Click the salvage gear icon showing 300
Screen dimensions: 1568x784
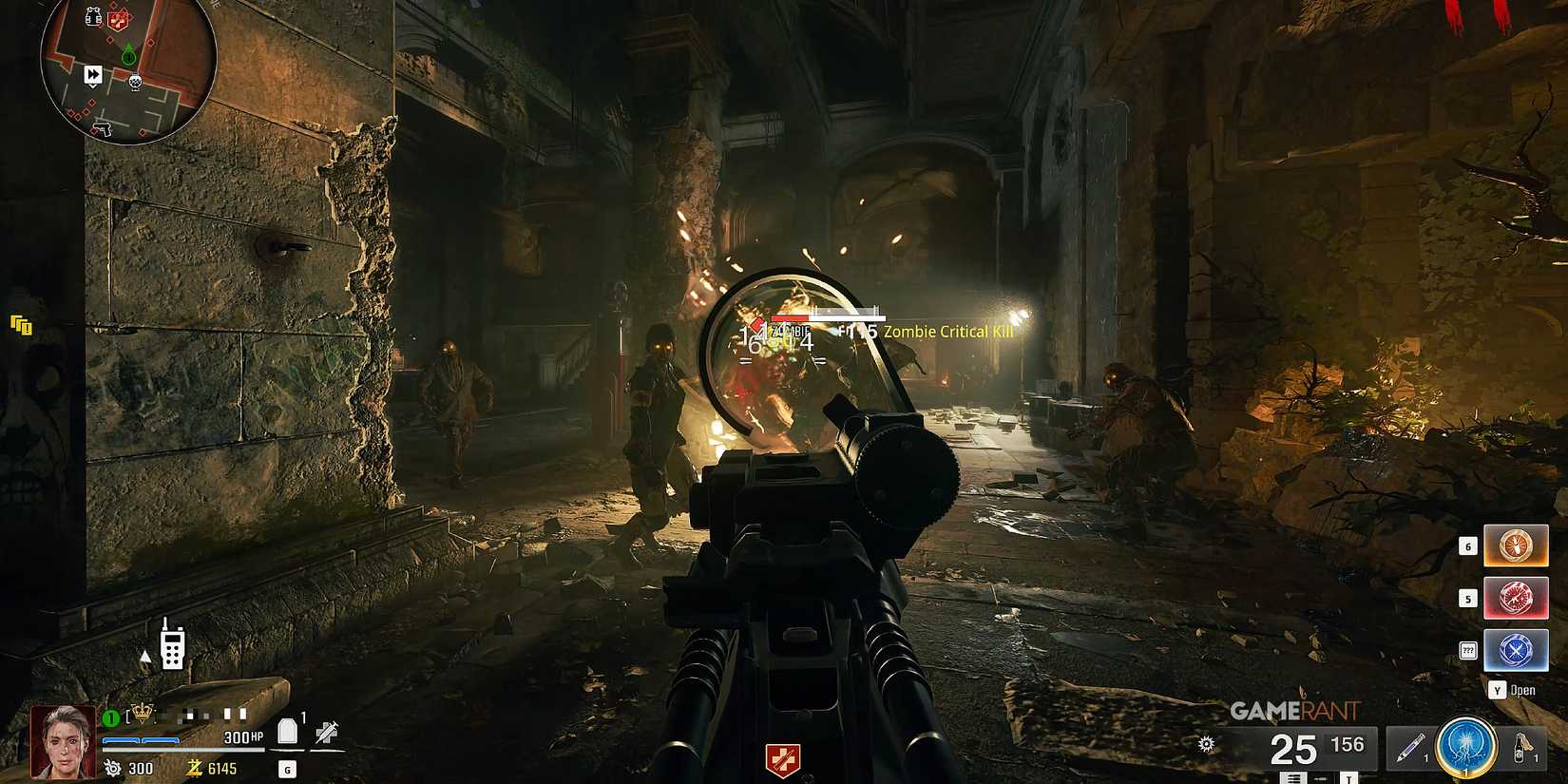tap(112, 768)
